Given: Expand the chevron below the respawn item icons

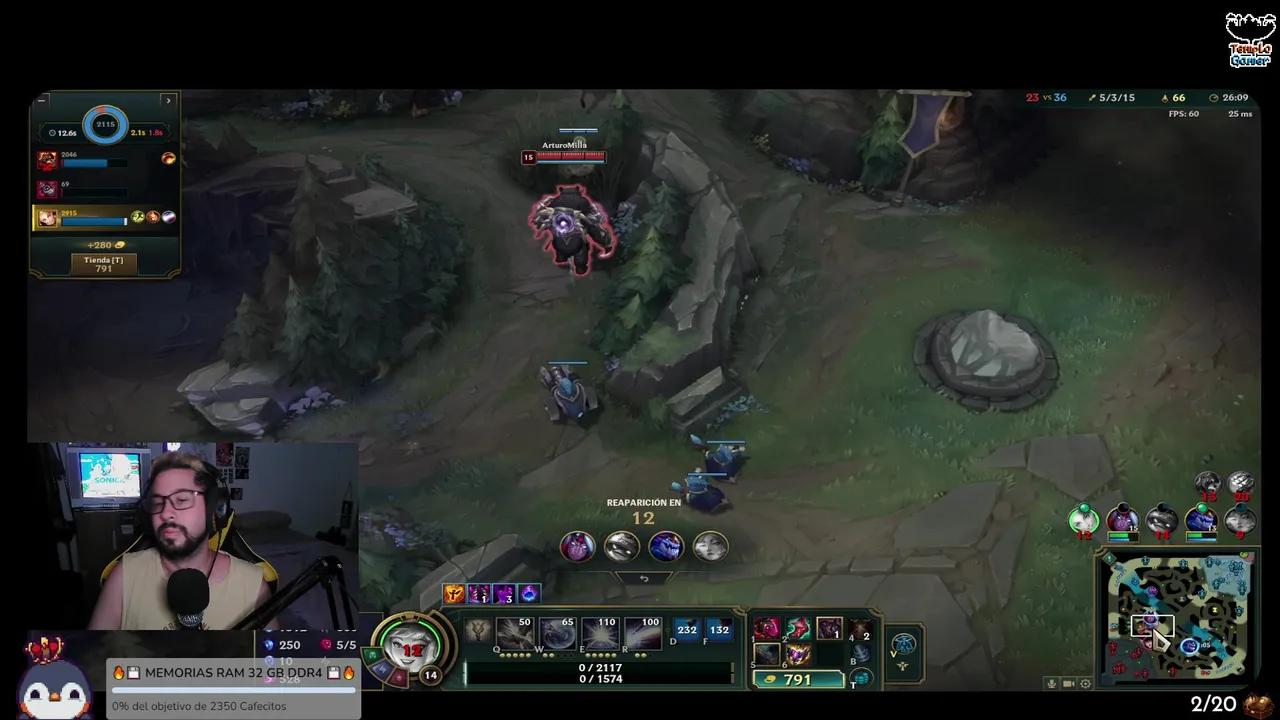Looking at the screenshot, I should point(643,578).
